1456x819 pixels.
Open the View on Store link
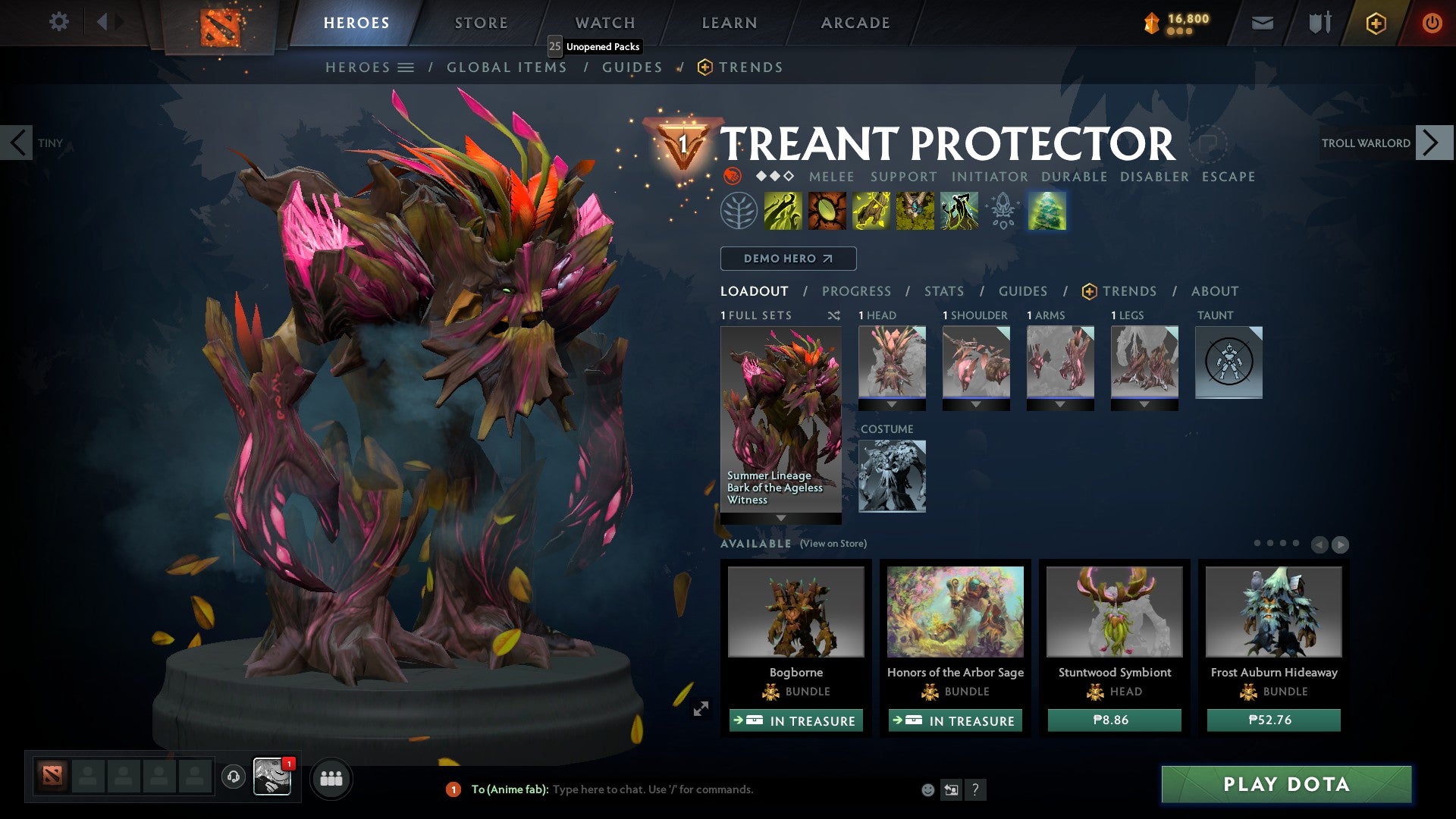pos(832,544)
